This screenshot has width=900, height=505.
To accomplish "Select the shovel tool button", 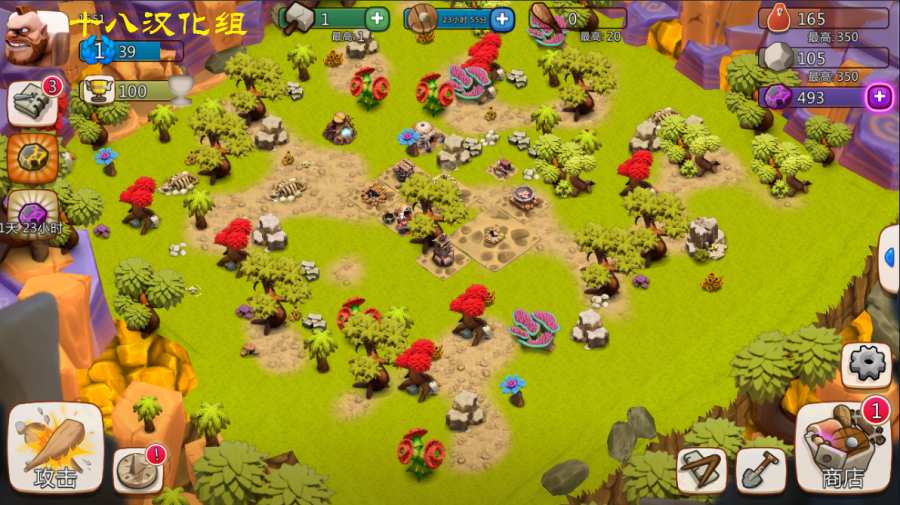I will point(760,470).
